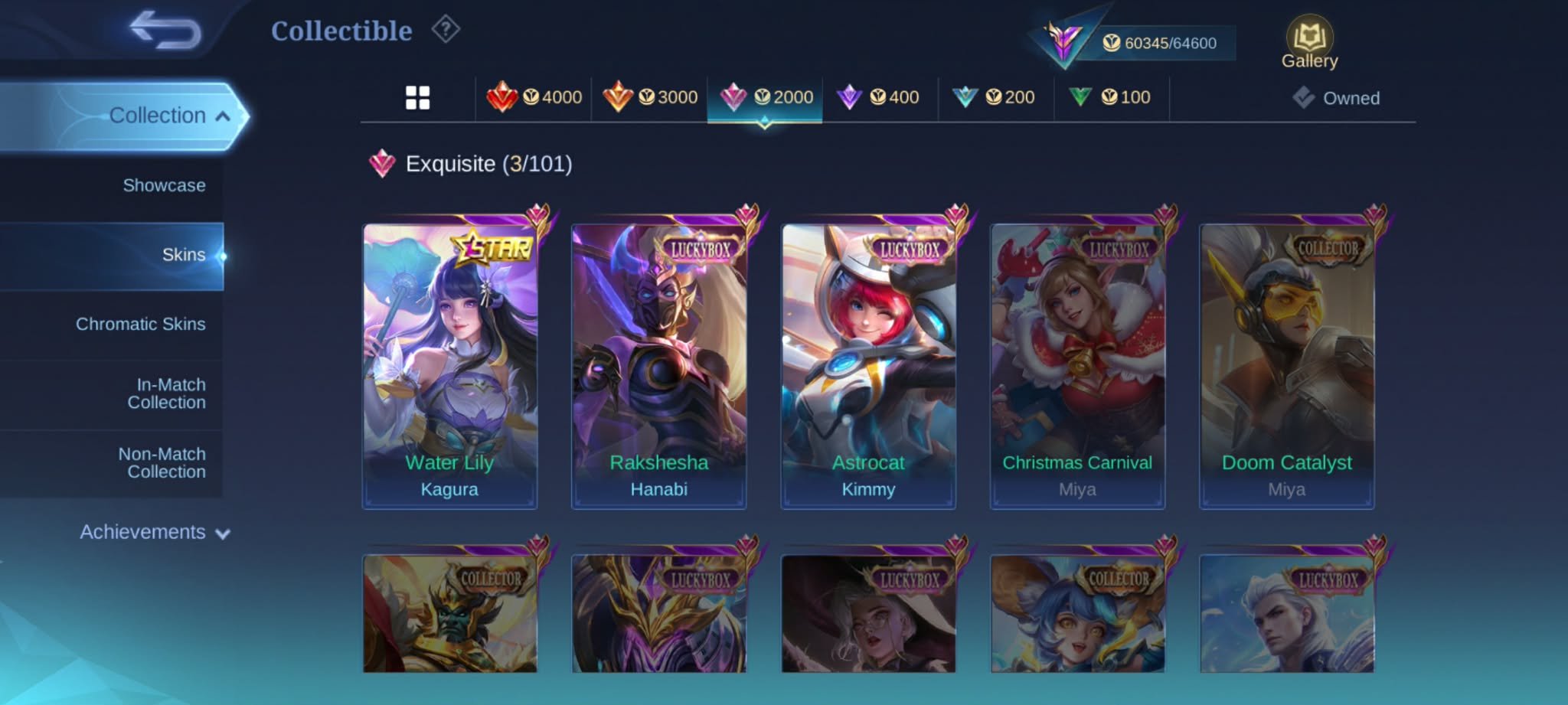The height and width of the screenshot is (705, 1568).
Task: Open the Chromatic Skins category
Action: (x=140, y=324)
